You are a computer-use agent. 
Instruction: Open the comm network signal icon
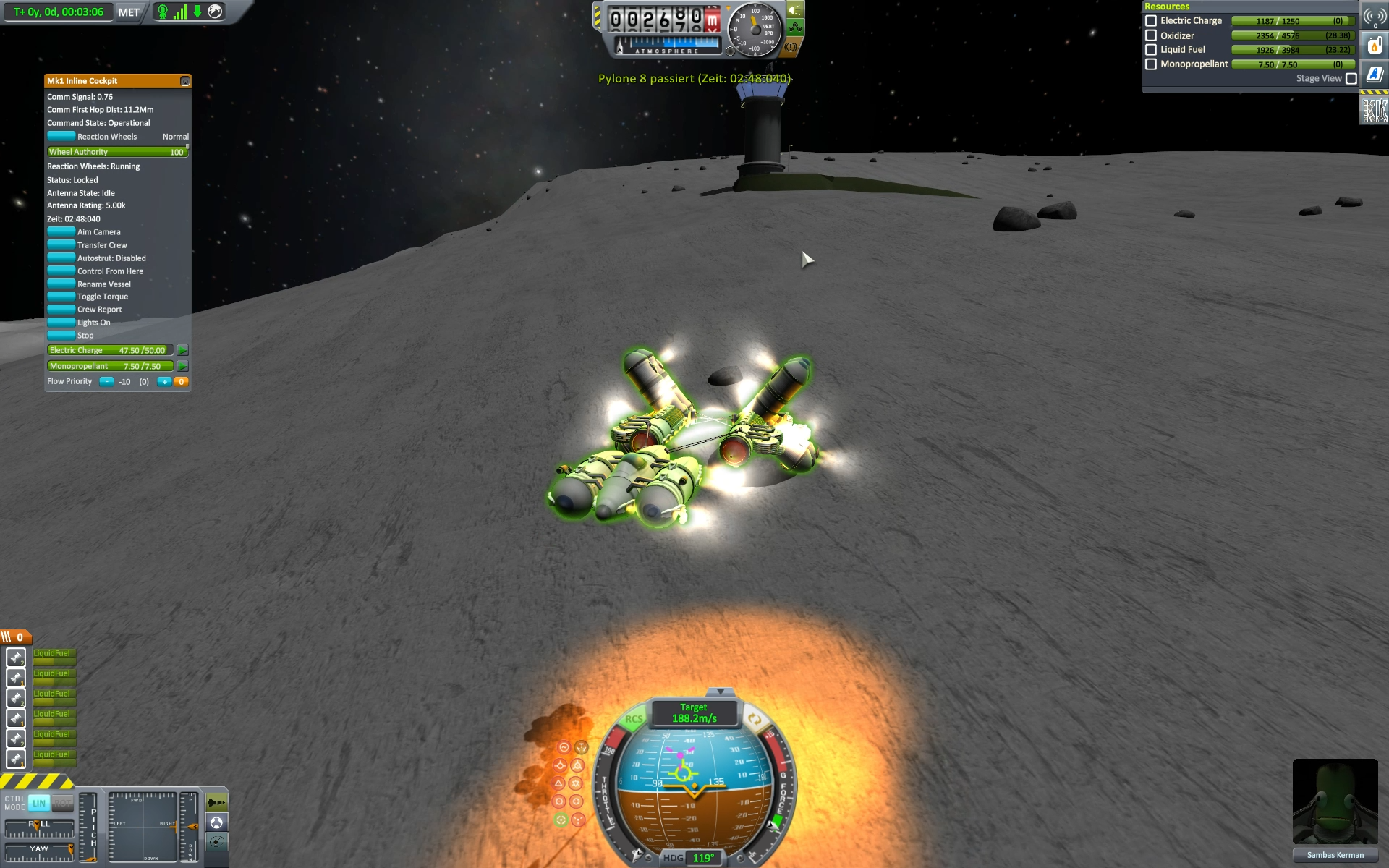[x=1375, y=17]
